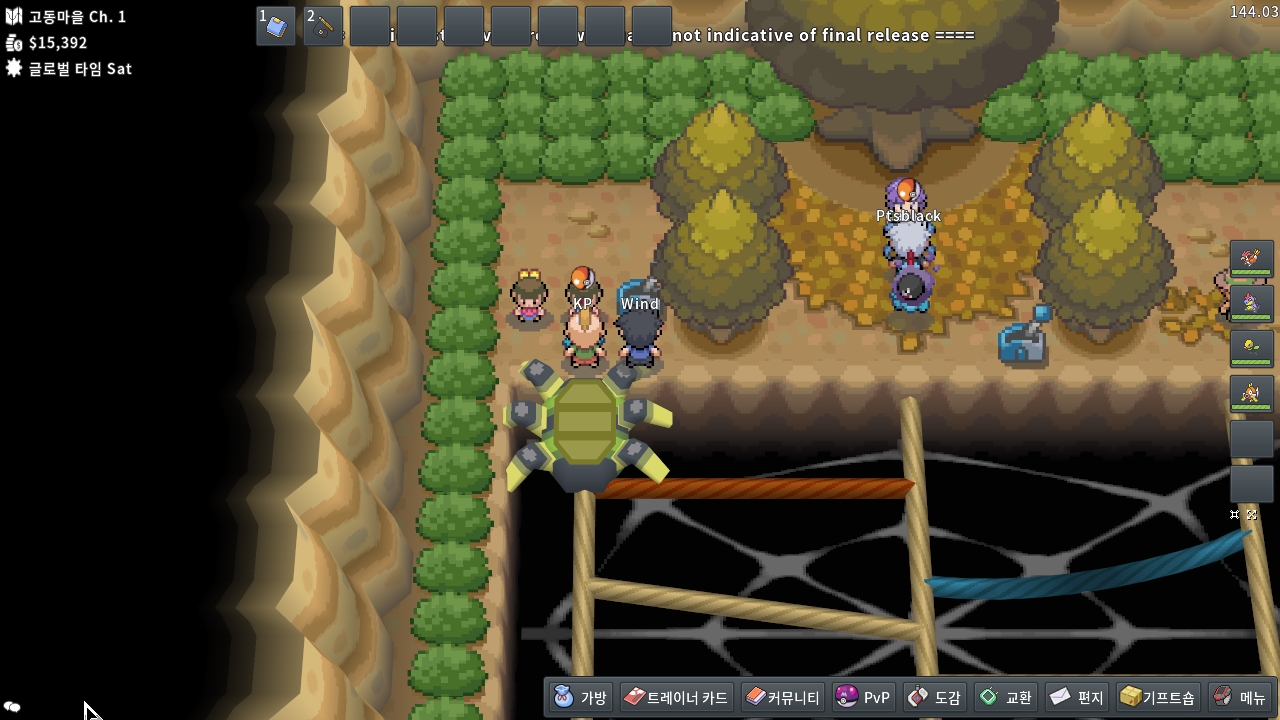Image resolution: width=1280 pixels, height=720 pixels.
Task: Click the expand arrows icon under party panel
Action: pos(1251,515)
